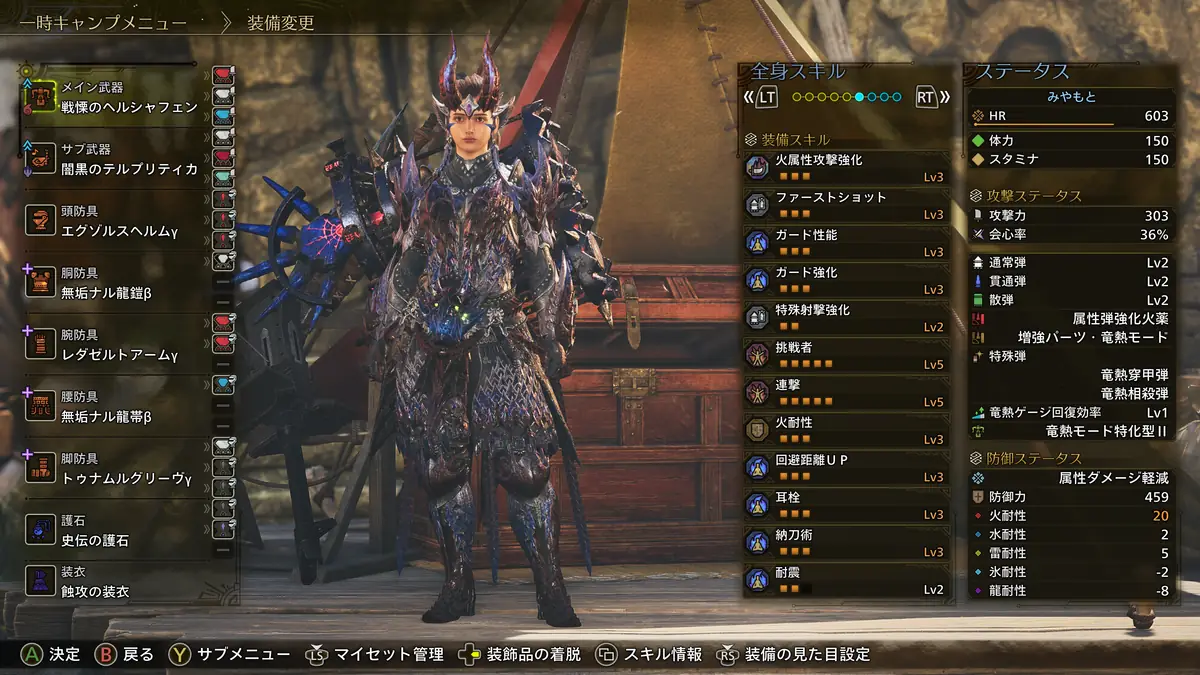The image size is (1200, 675).
Task: Select the 特殊射撃強化 skill row
Action: click(846, 318)
